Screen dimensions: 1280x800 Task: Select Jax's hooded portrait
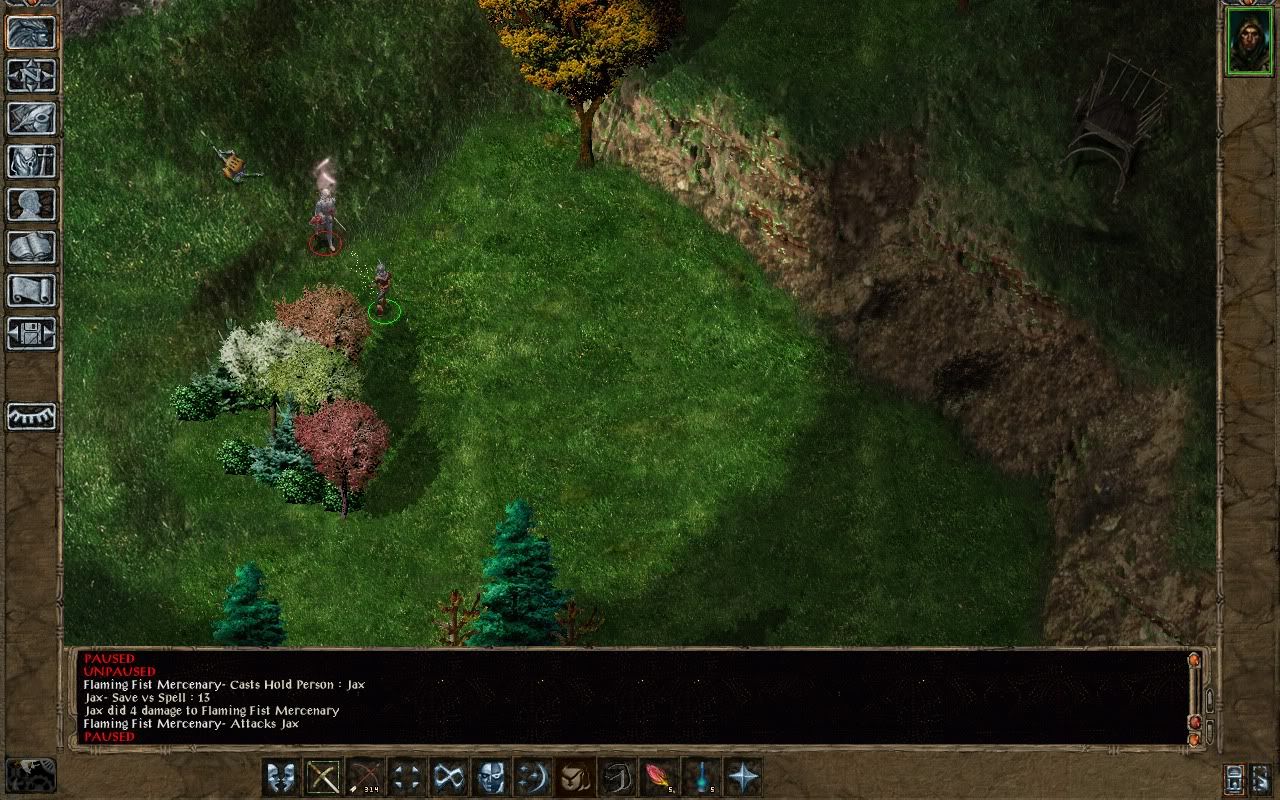tap(1249, 42)
